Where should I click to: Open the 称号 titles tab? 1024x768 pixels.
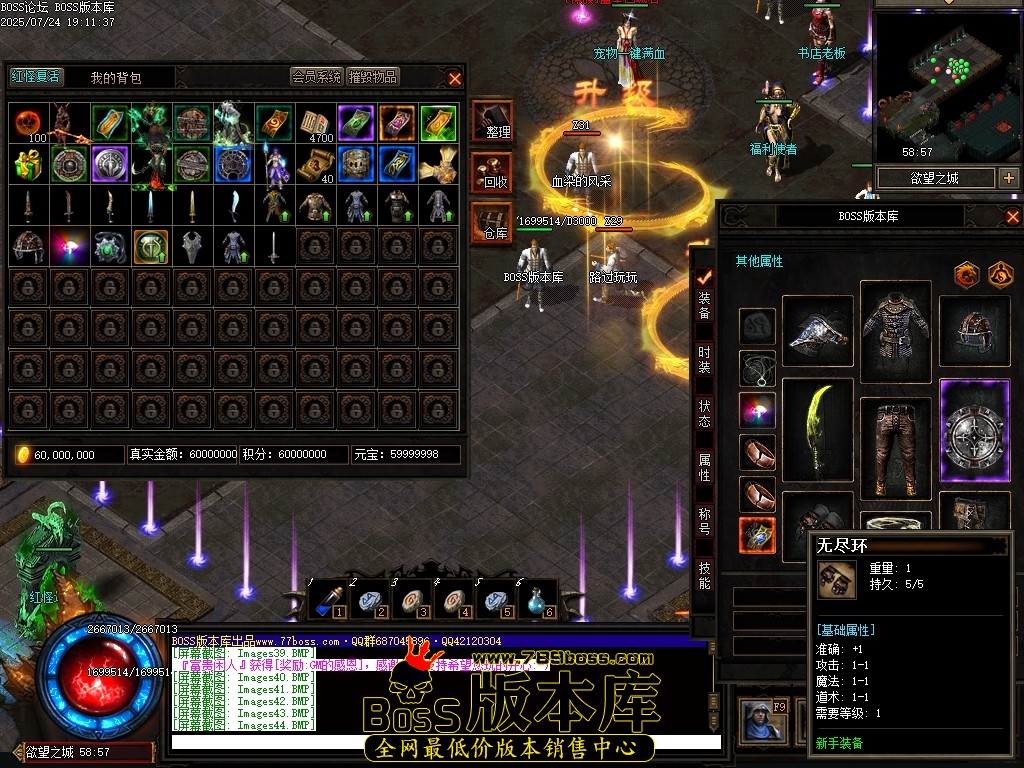705,520
